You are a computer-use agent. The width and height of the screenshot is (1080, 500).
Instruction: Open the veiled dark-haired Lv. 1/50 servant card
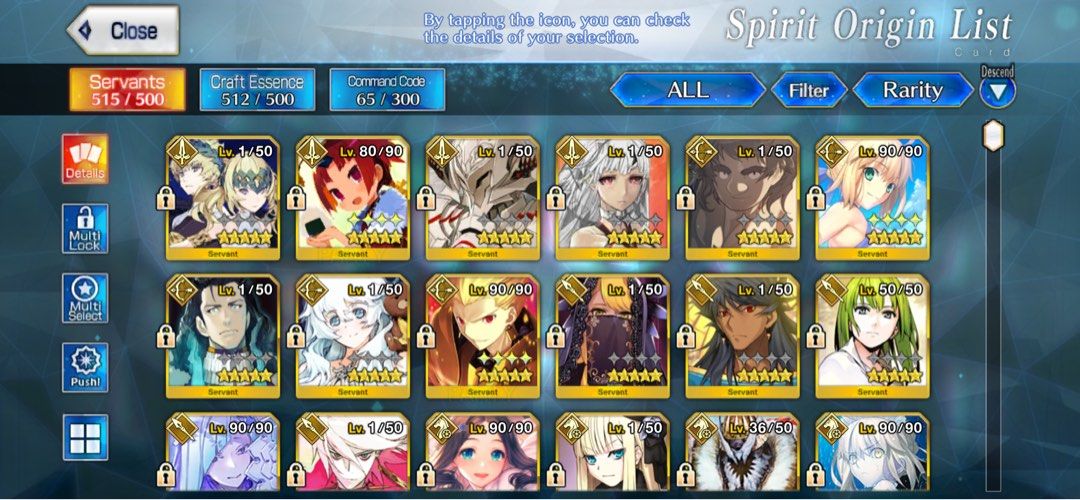click(613, 335)
